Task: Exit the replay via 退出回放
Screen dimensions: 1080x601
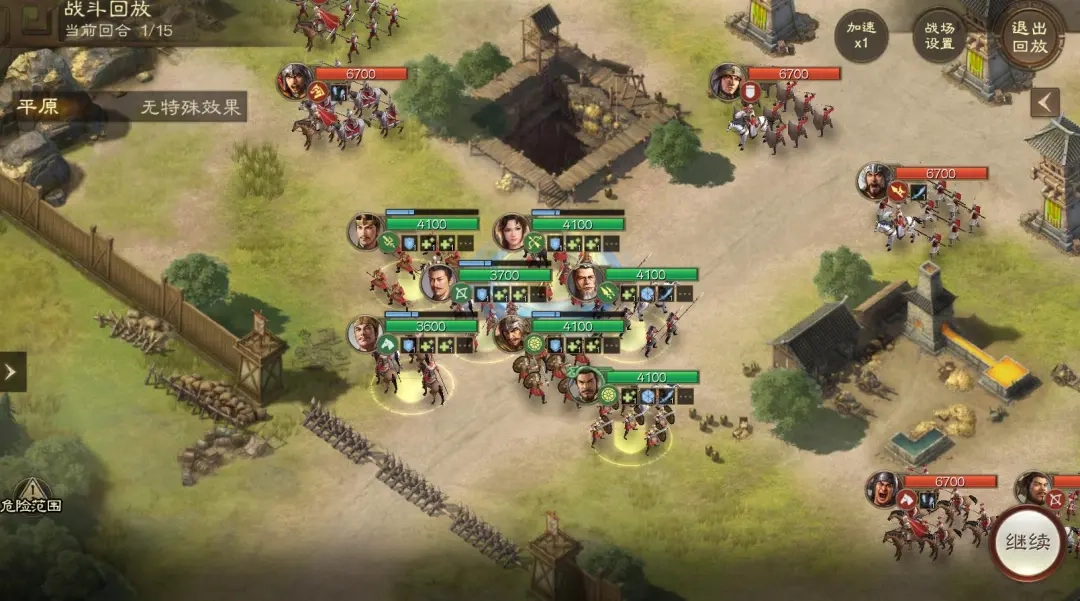Action: [1030, 36]
